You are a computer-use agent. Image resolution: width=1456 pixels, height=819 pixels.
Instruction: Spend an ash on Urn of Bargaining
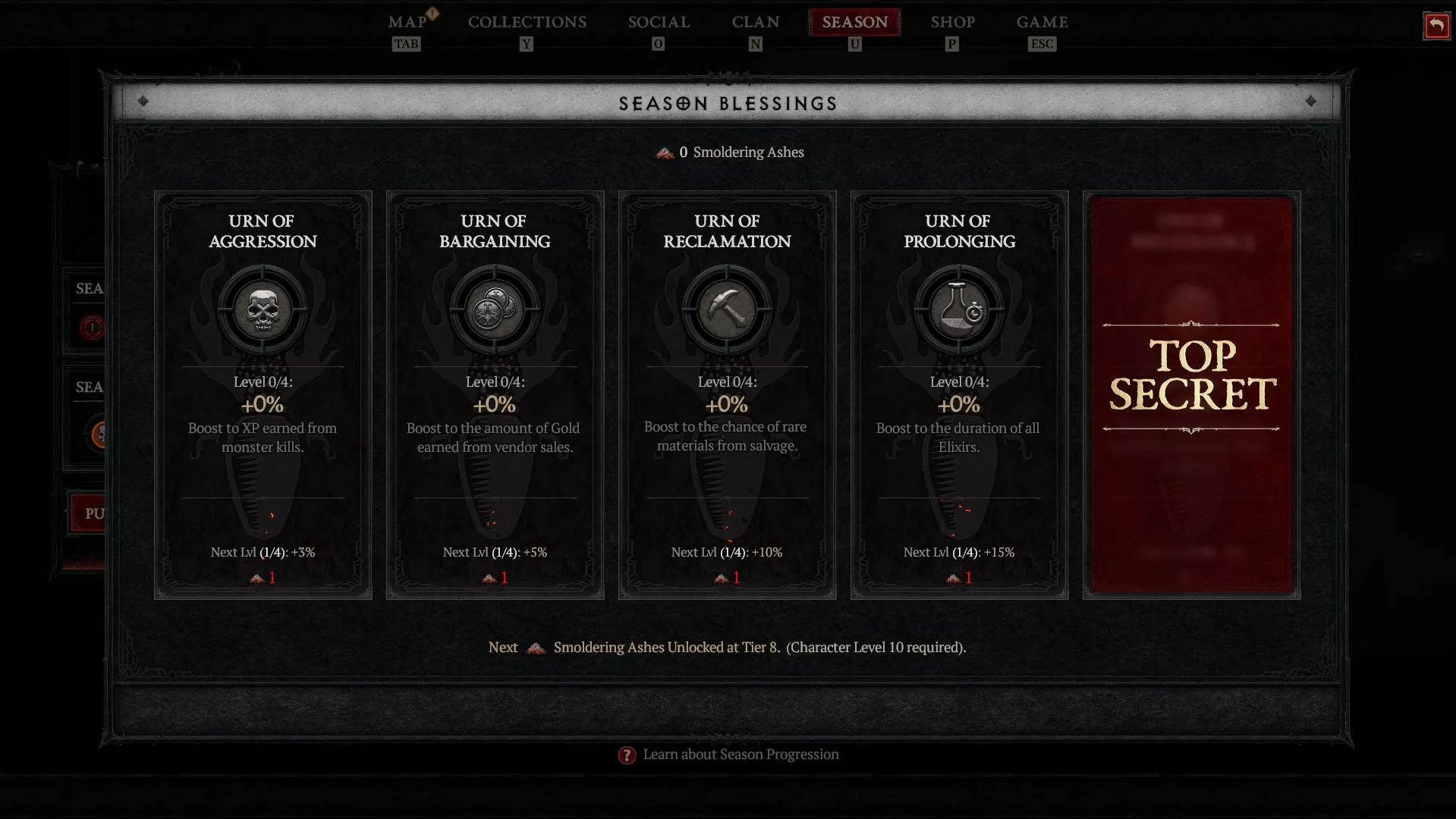tap(495, 578)
